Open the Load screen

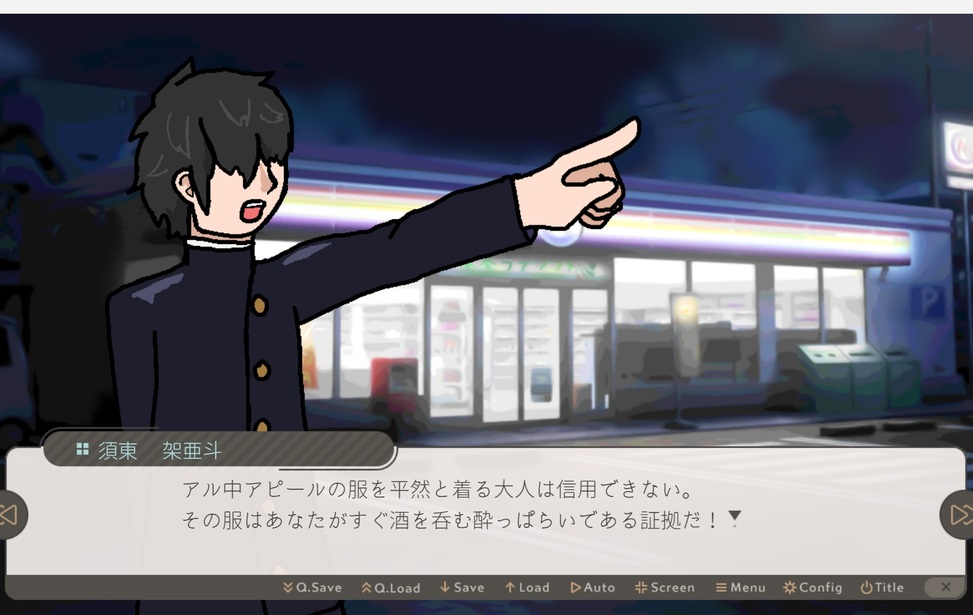coord(527,588)
